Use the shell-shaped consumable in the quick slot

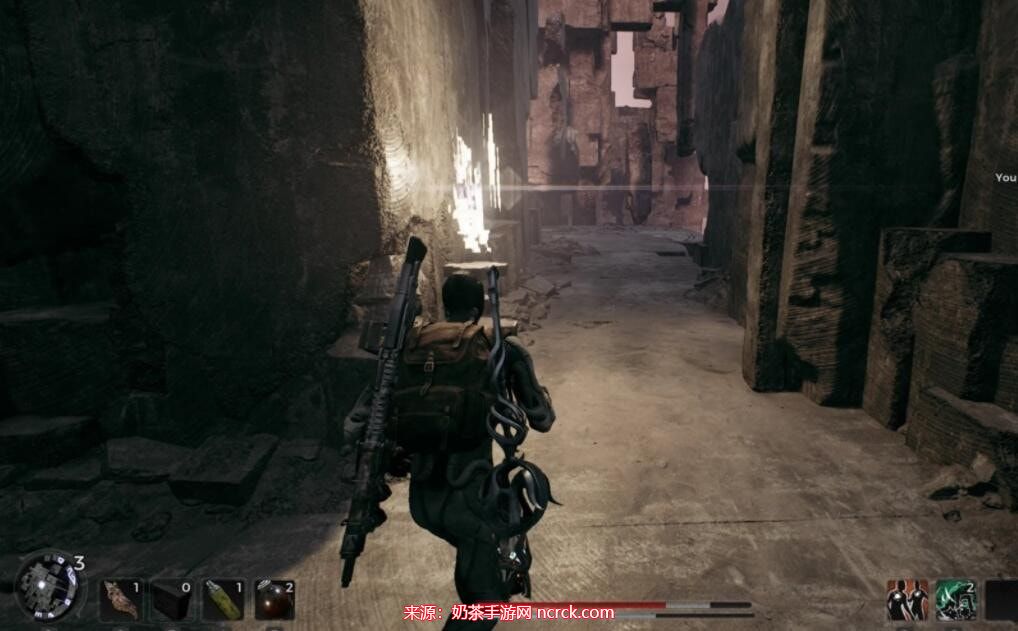[119, 600]
